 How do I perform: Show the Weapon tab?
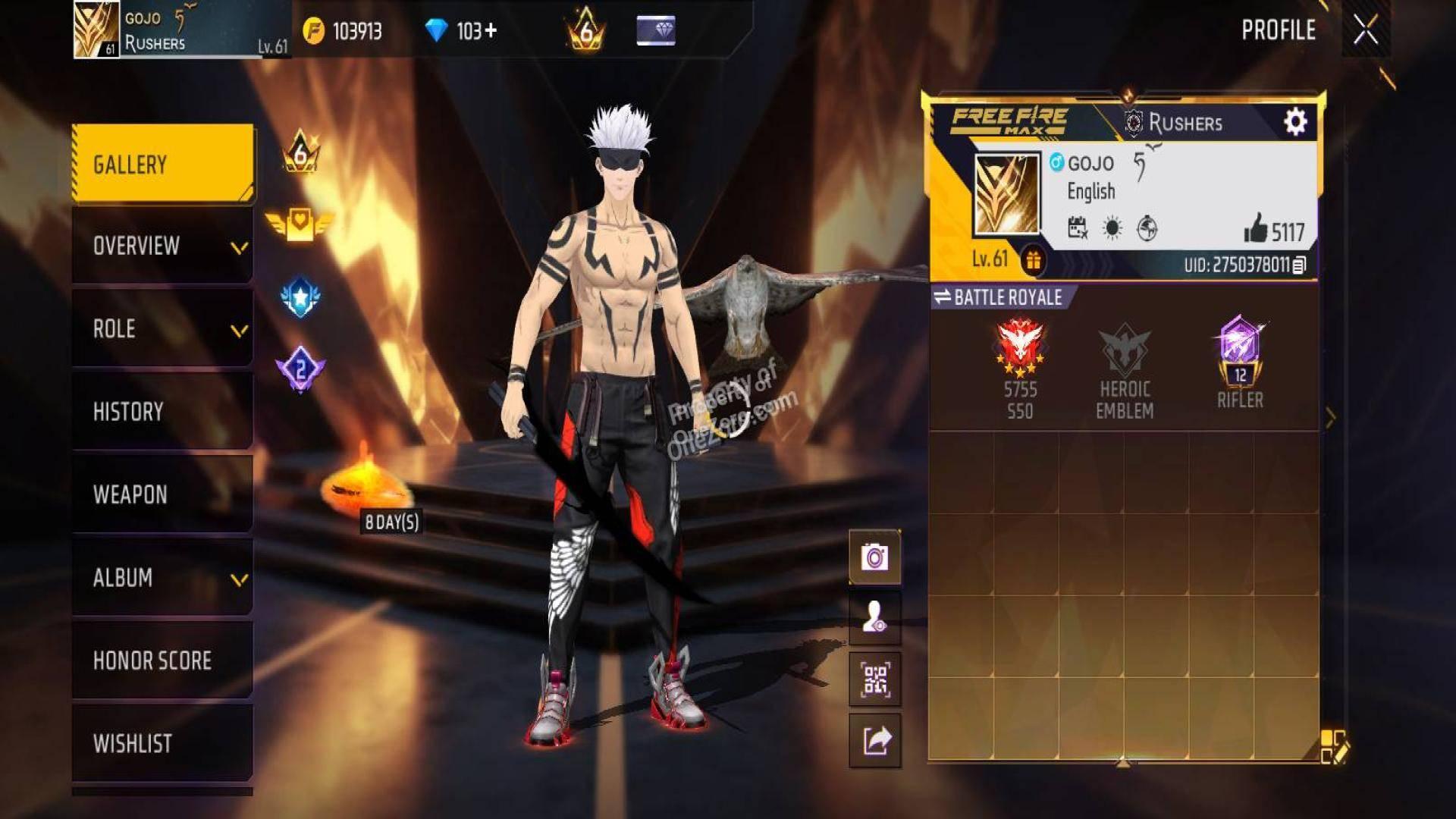[162, 494]
